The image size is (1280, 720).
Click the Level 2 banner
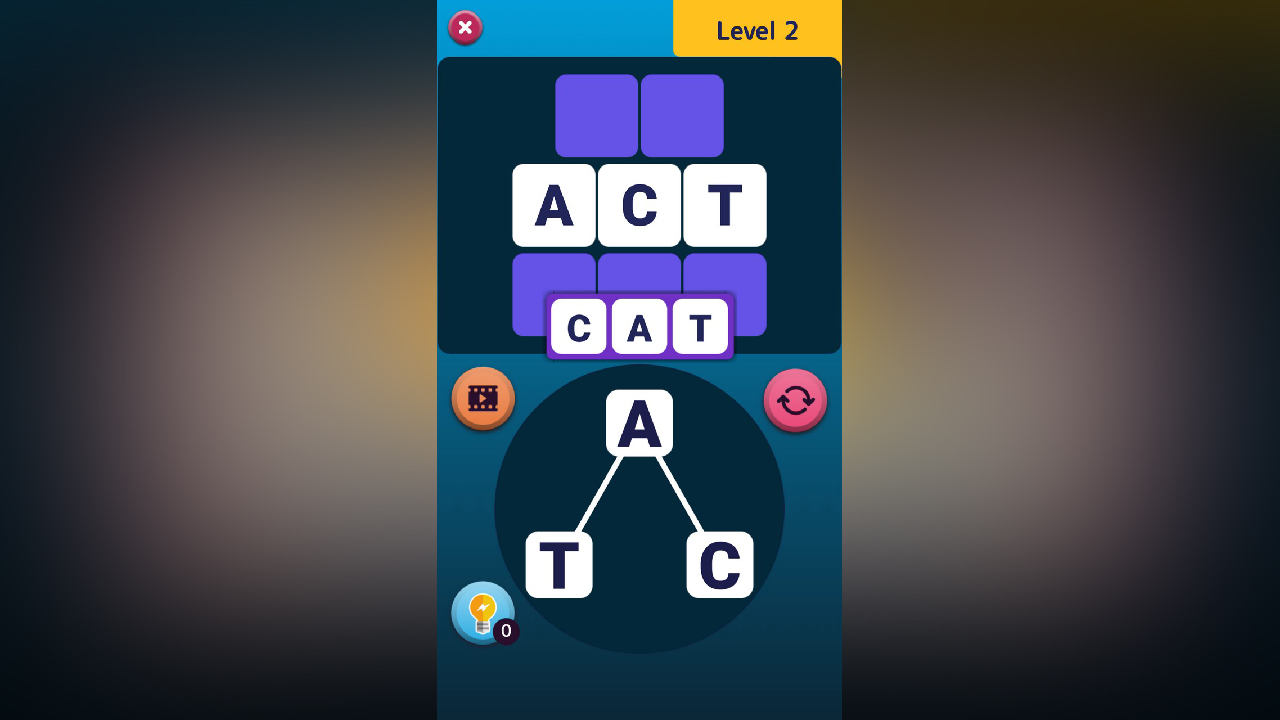[x=757, y=29]
